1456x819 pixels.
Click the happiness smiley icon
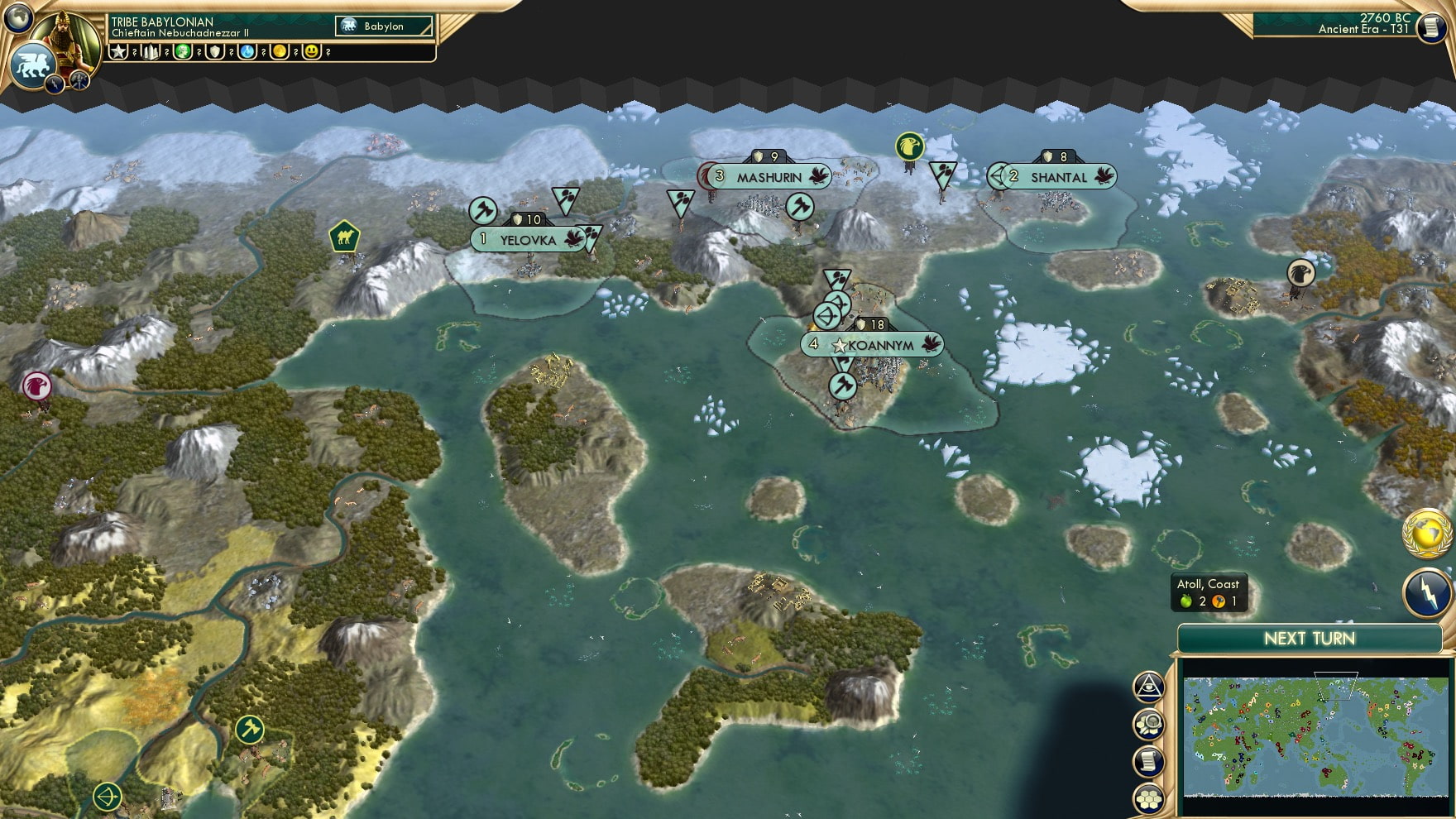tap(310, 51)
